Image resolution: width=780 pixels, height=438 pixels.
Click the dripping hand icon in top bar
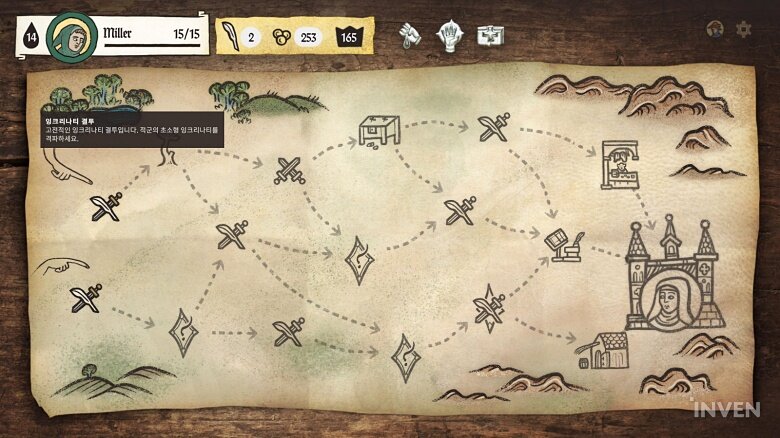pos(410,37)
